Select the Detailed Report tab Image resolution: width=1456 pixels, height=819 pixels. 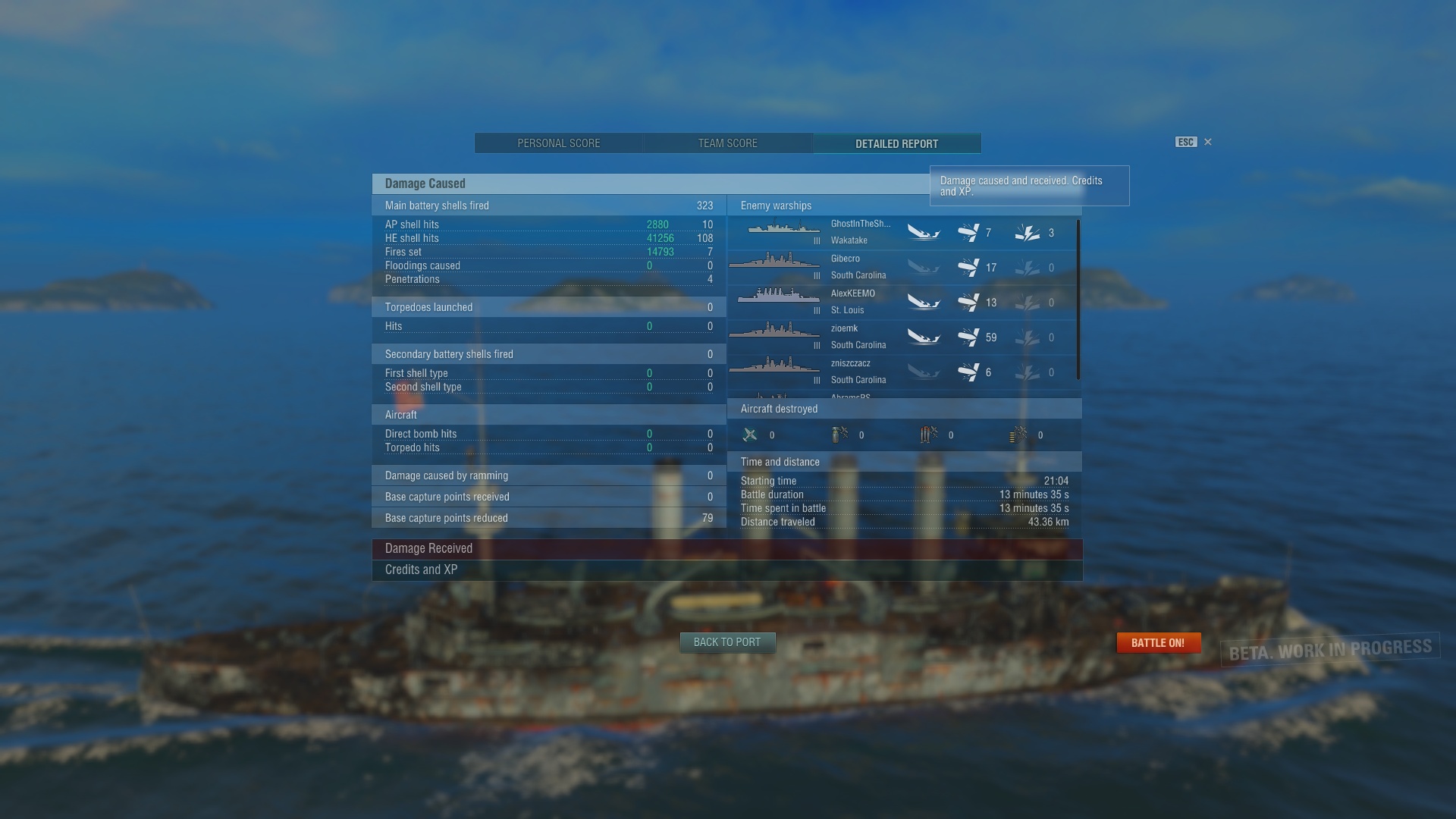pos(896,143)
